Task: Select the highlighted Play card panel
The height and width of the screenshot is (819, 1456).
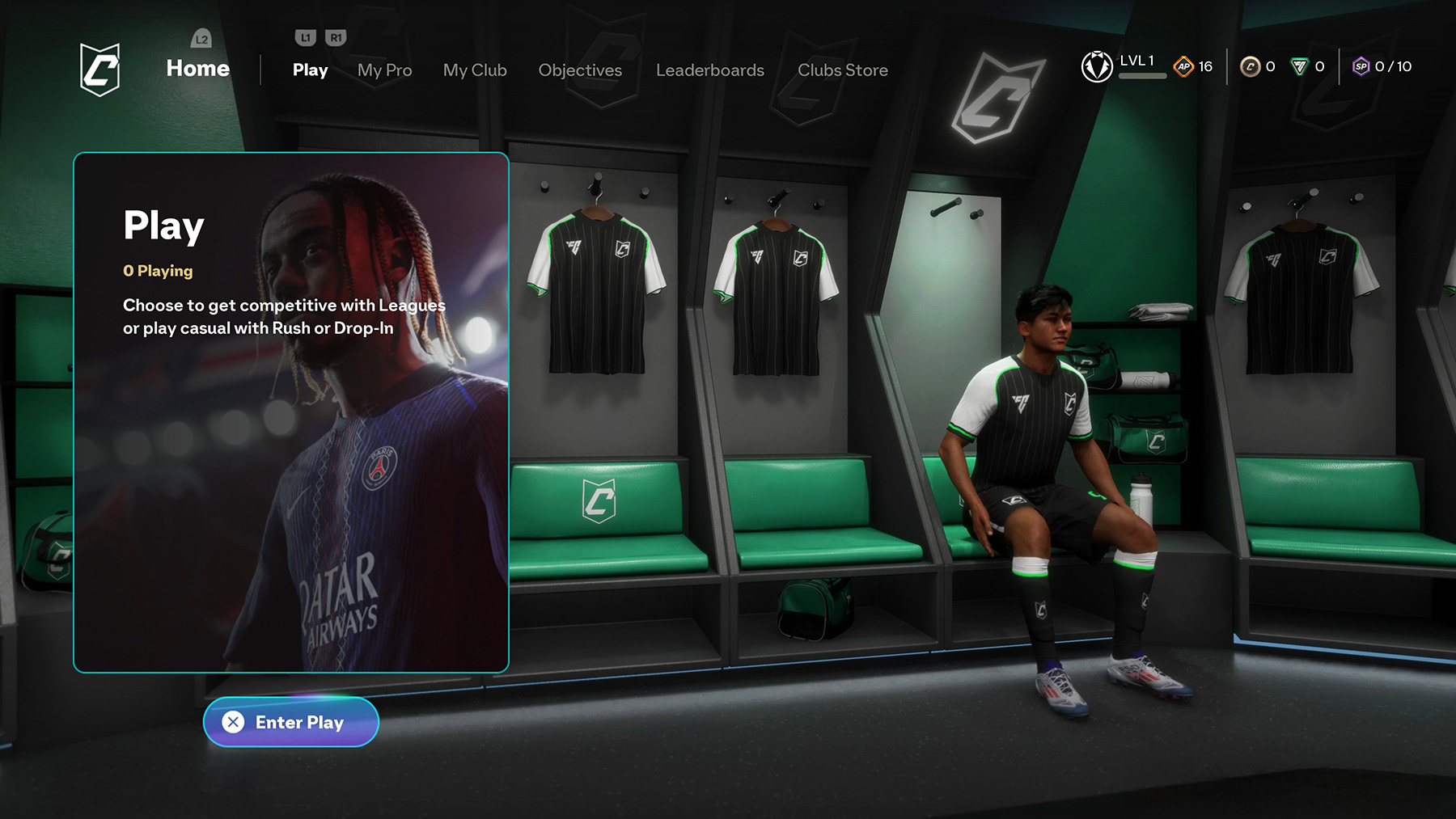Action: pyautogui.click(x=291, y=412)
